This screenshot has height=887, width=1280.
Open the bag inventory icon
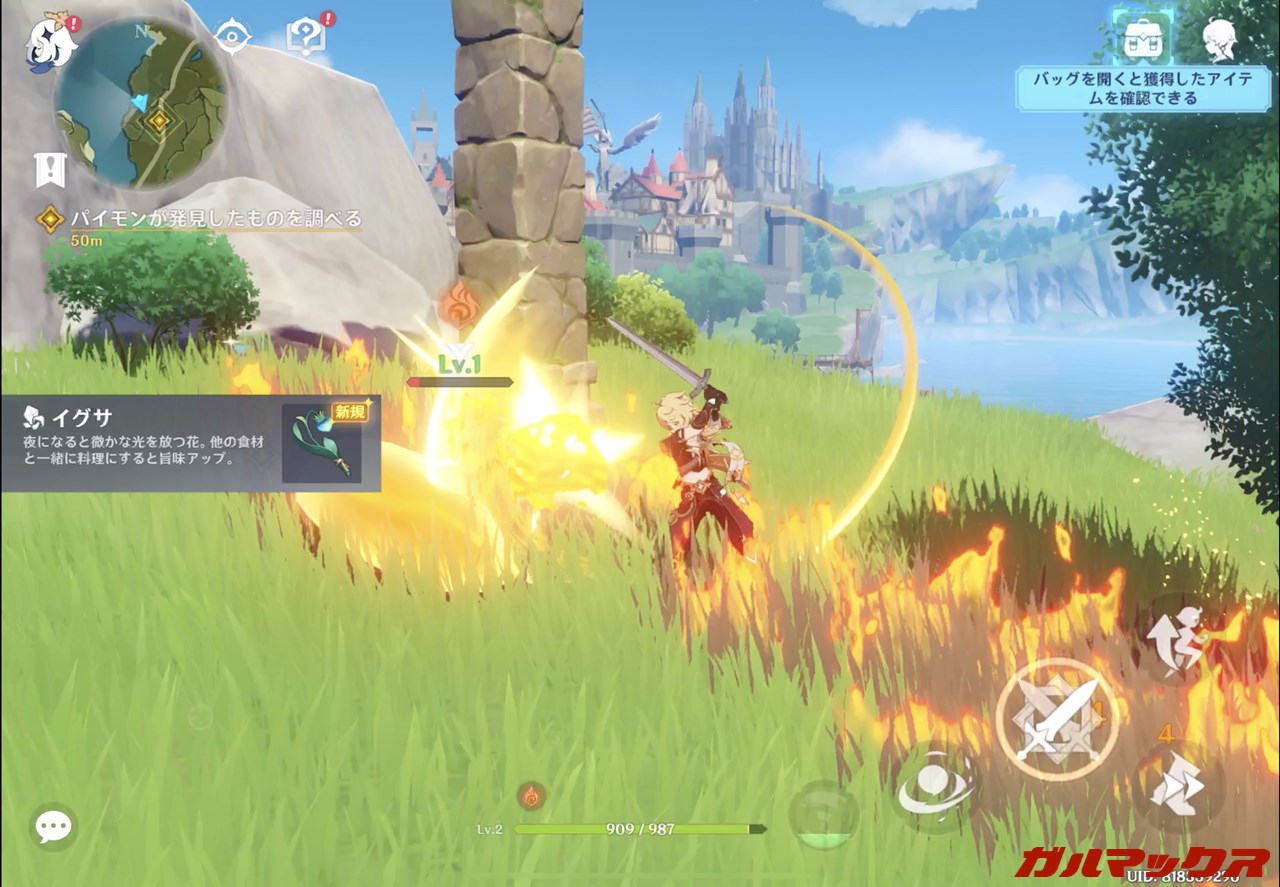tap(1142, 40)
